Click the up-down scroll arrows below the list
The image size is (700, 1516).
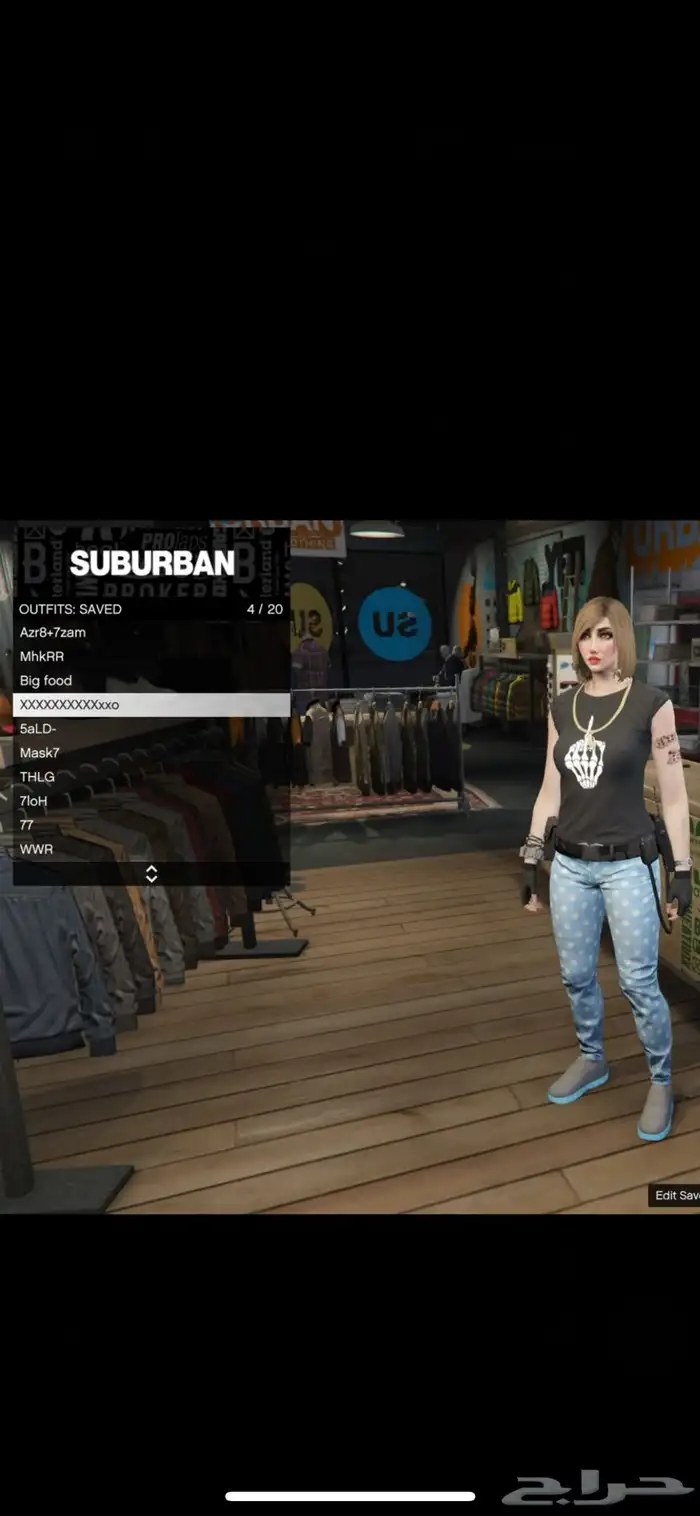(x=151, y=874)
